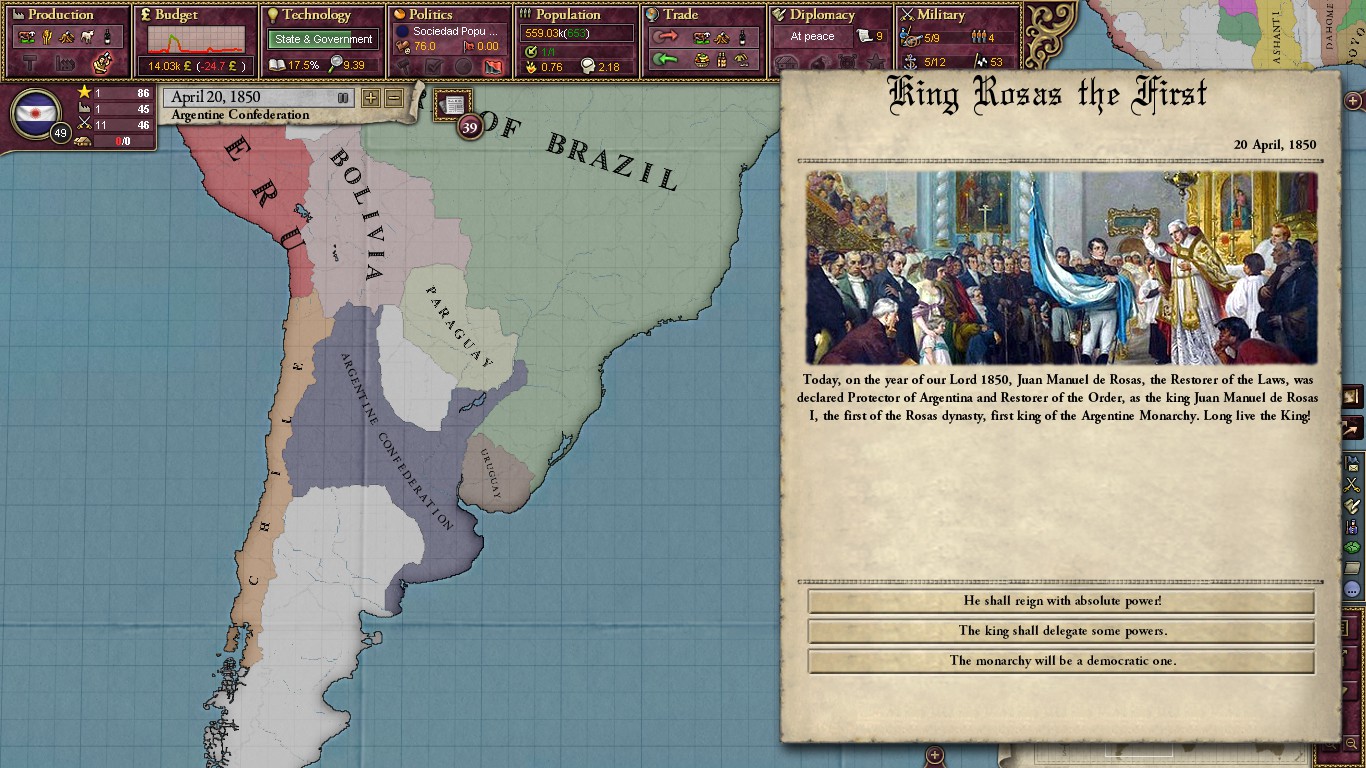
Task: Open the Military tab
Action: tap(941, 15)
